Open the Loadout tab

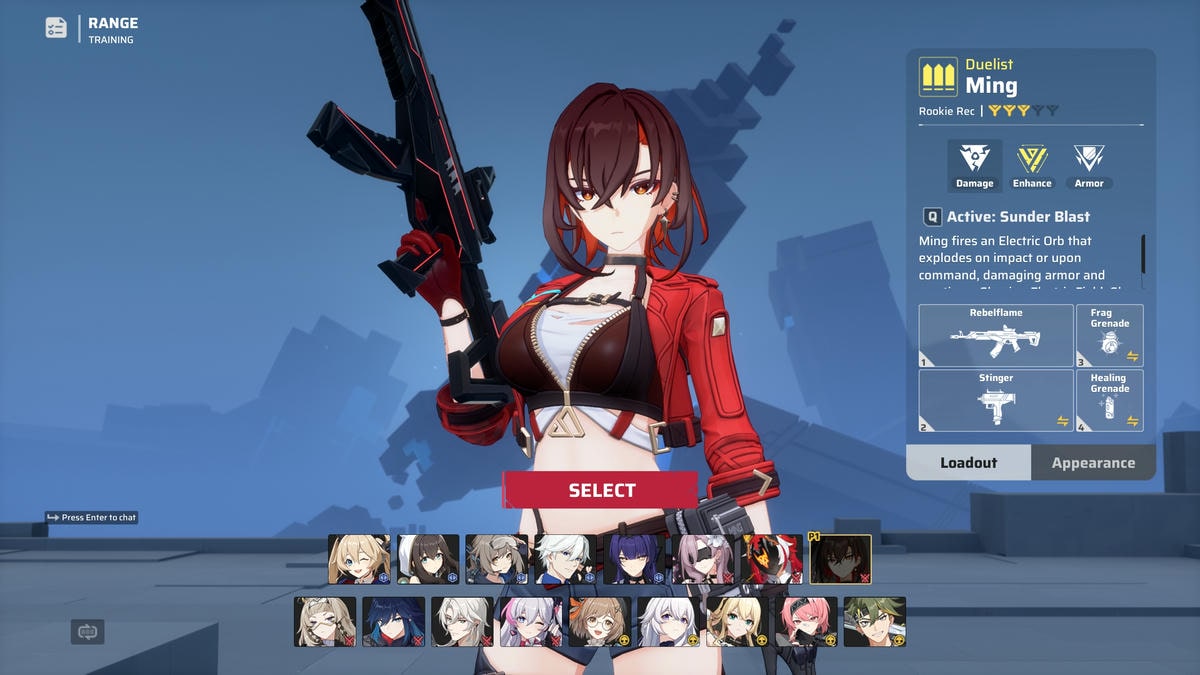(968, 463)
